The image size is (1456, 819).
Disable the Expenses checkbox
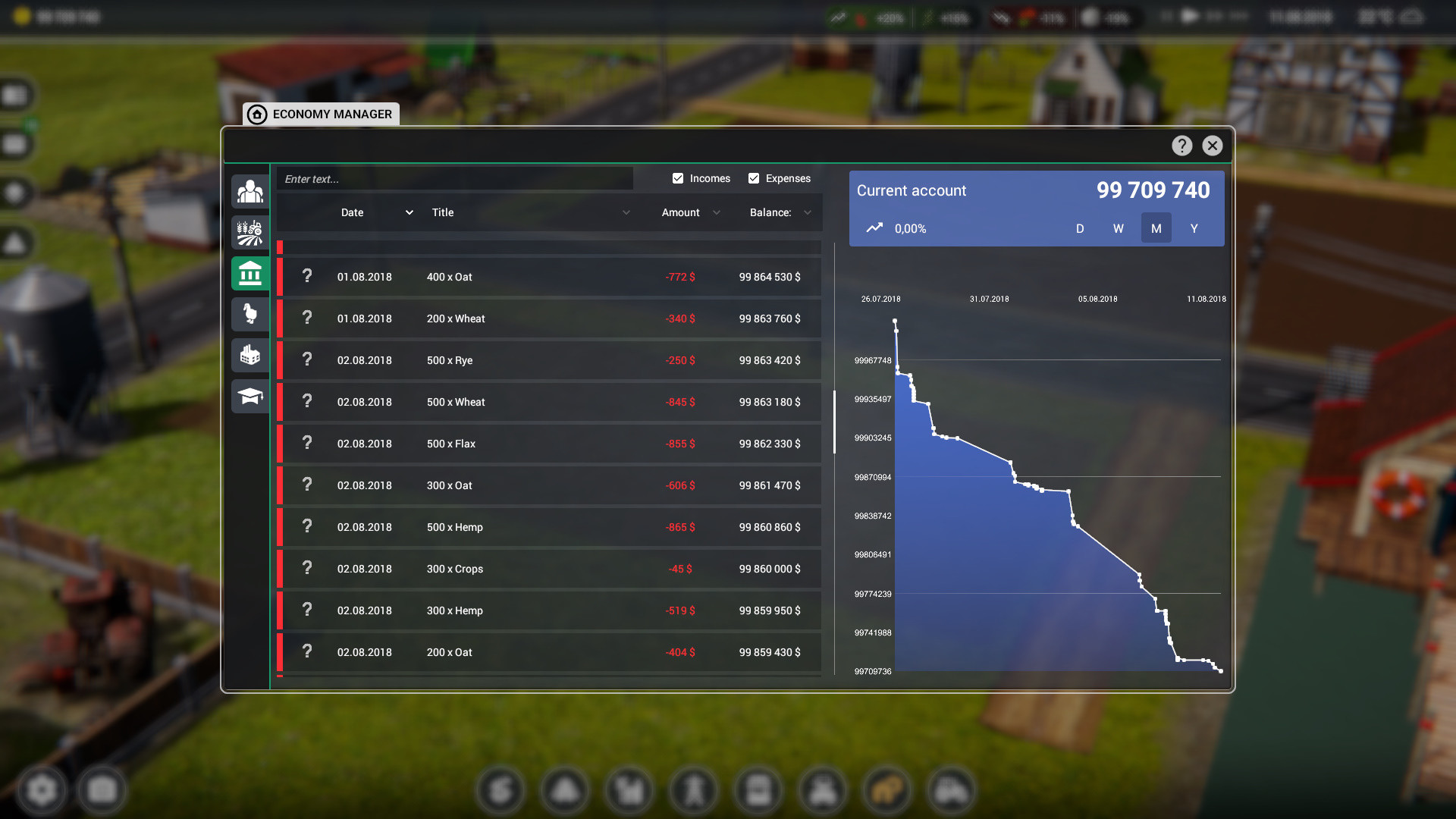[x=754, y=178]
